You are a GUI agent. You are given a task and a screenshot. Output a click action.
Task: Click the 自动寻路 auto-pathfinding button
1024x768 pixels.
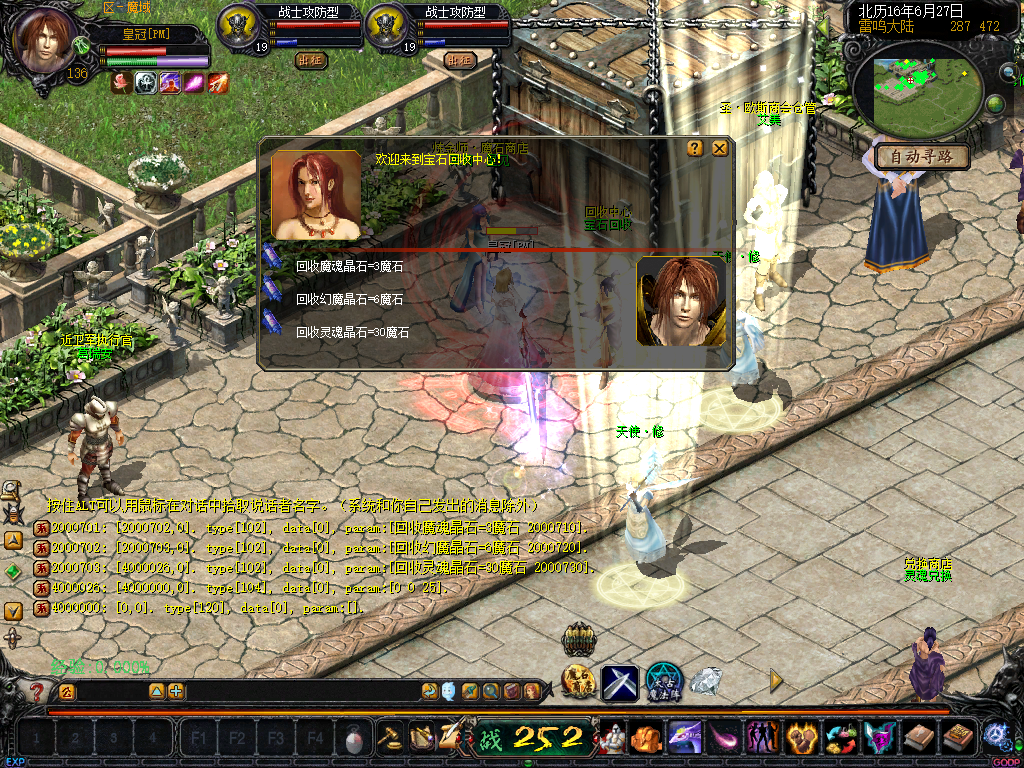click(x=921, y=157)
